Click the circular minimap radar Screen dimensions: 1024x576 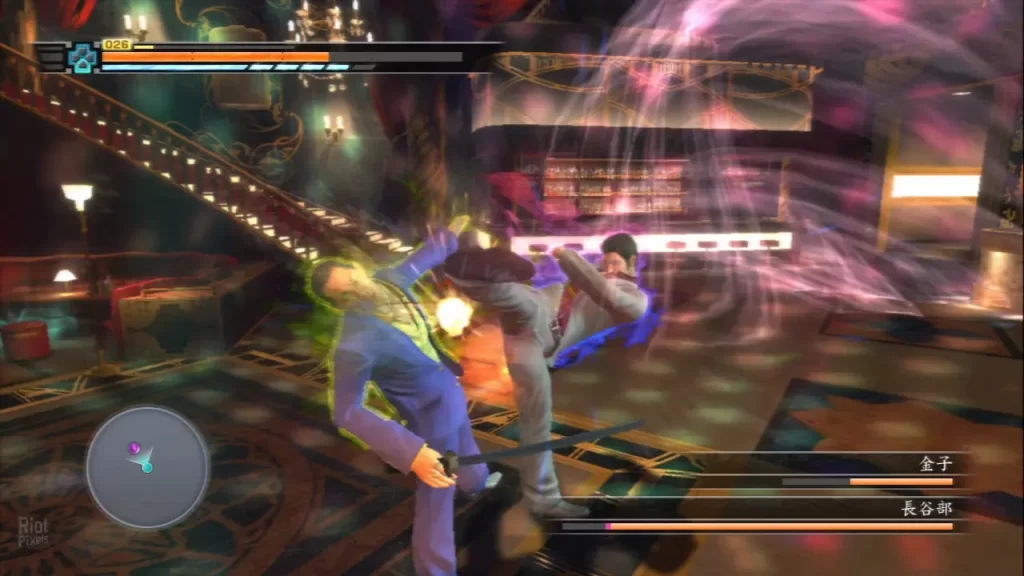(147, 466)
